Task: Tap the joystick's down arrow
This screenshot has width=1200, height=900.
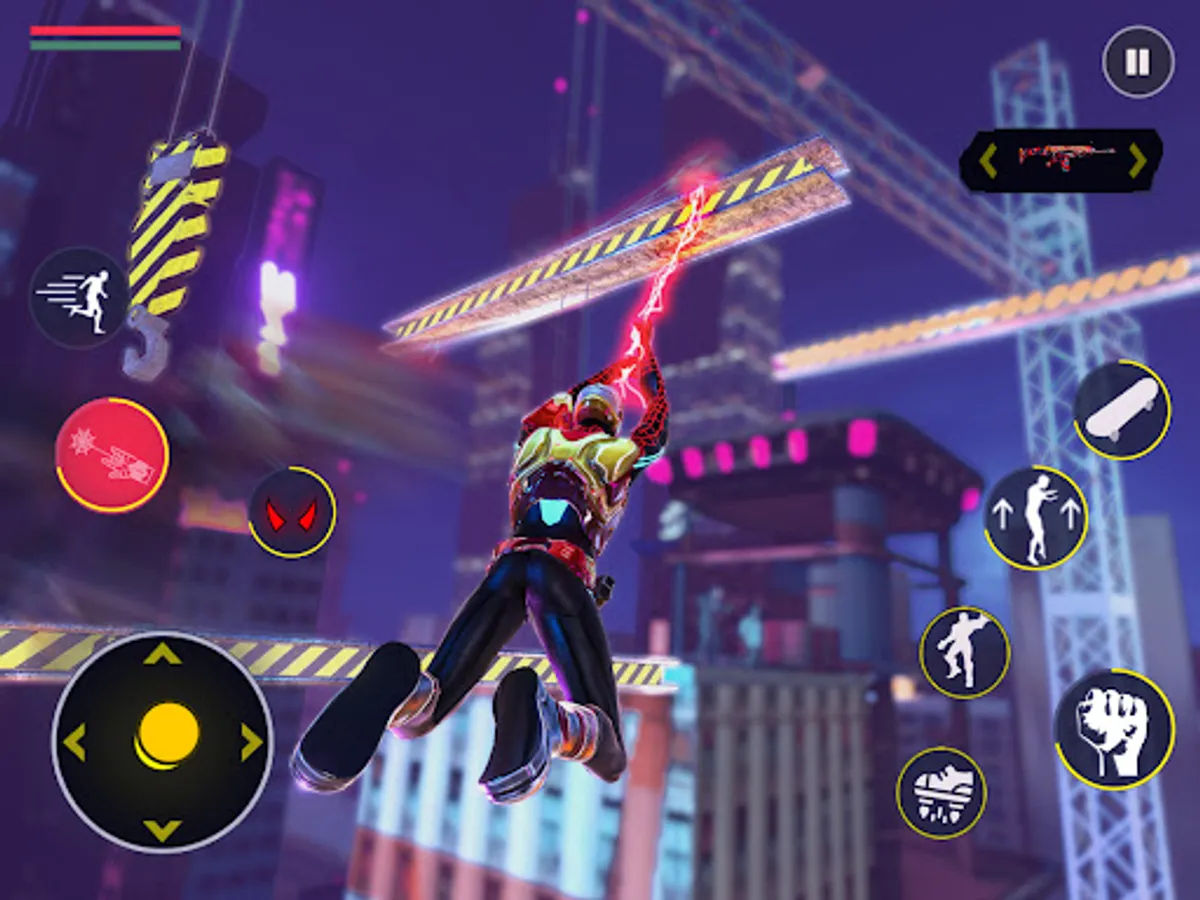Action: click(162, 829)
